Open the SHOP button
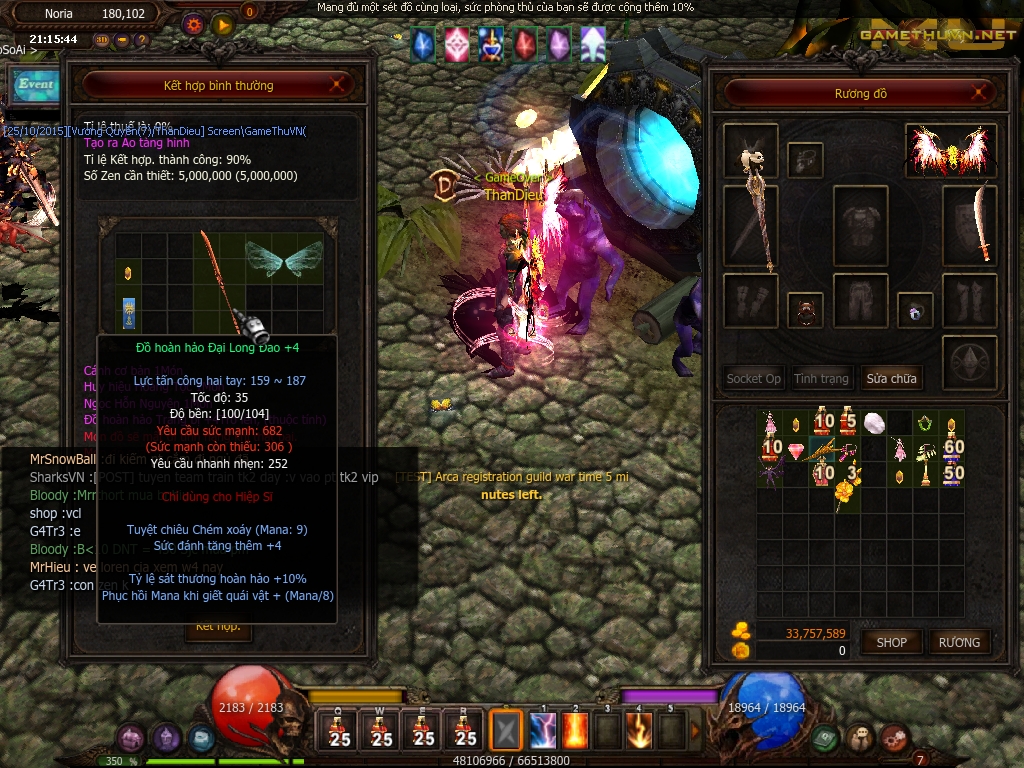The width and height of the screenshot is (1024, 768). (x=891, y=642)
